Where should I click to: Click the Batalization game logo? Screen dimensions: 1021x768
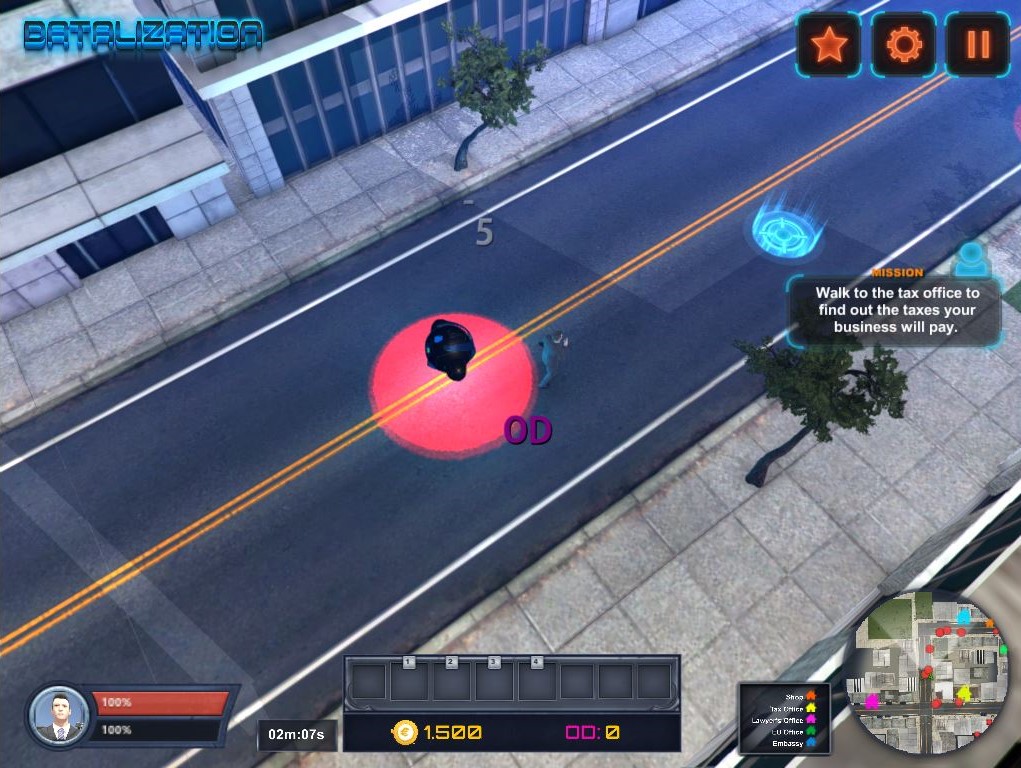pyautogui.click(x=143, y=35)
